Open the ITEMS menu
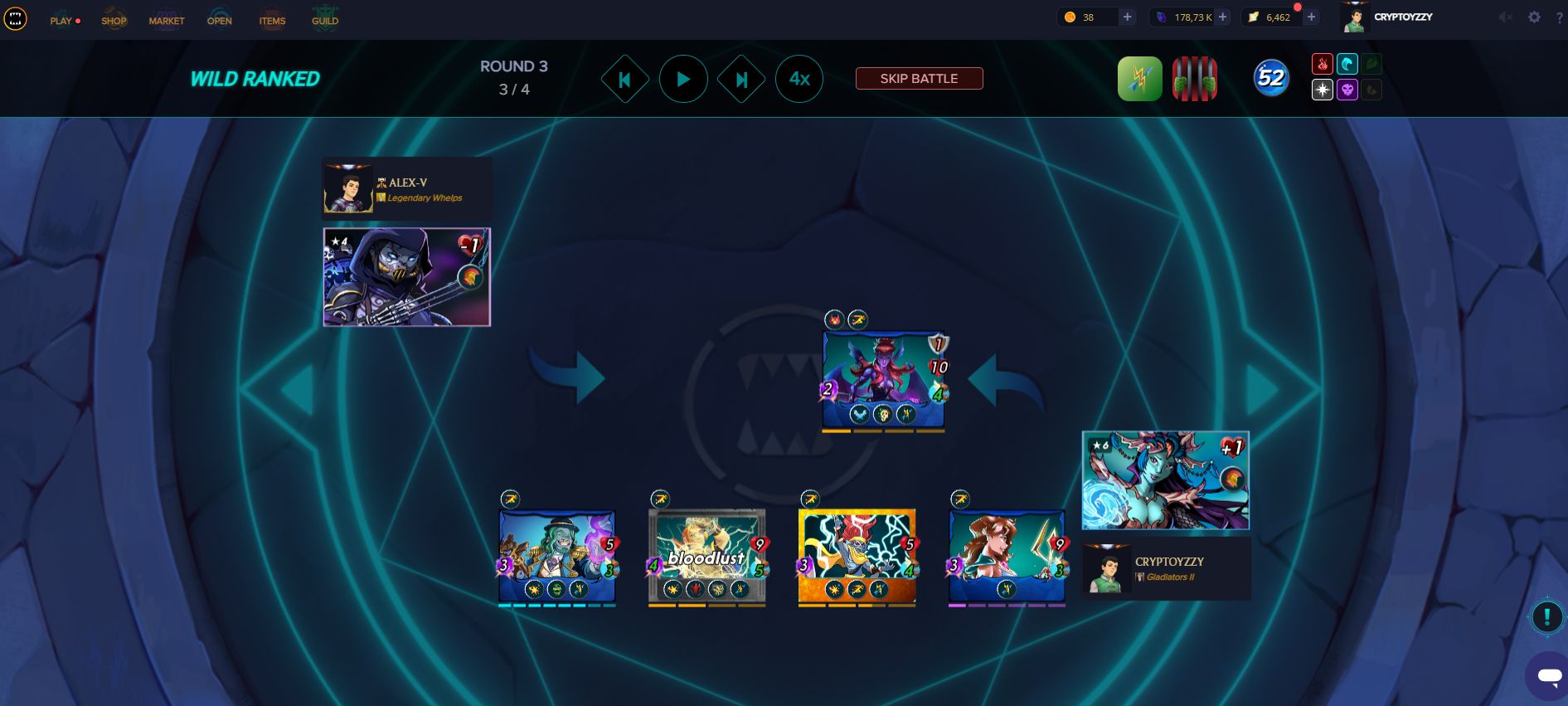Viewport: 1568px width, 706px height. [x=272, y=21]
